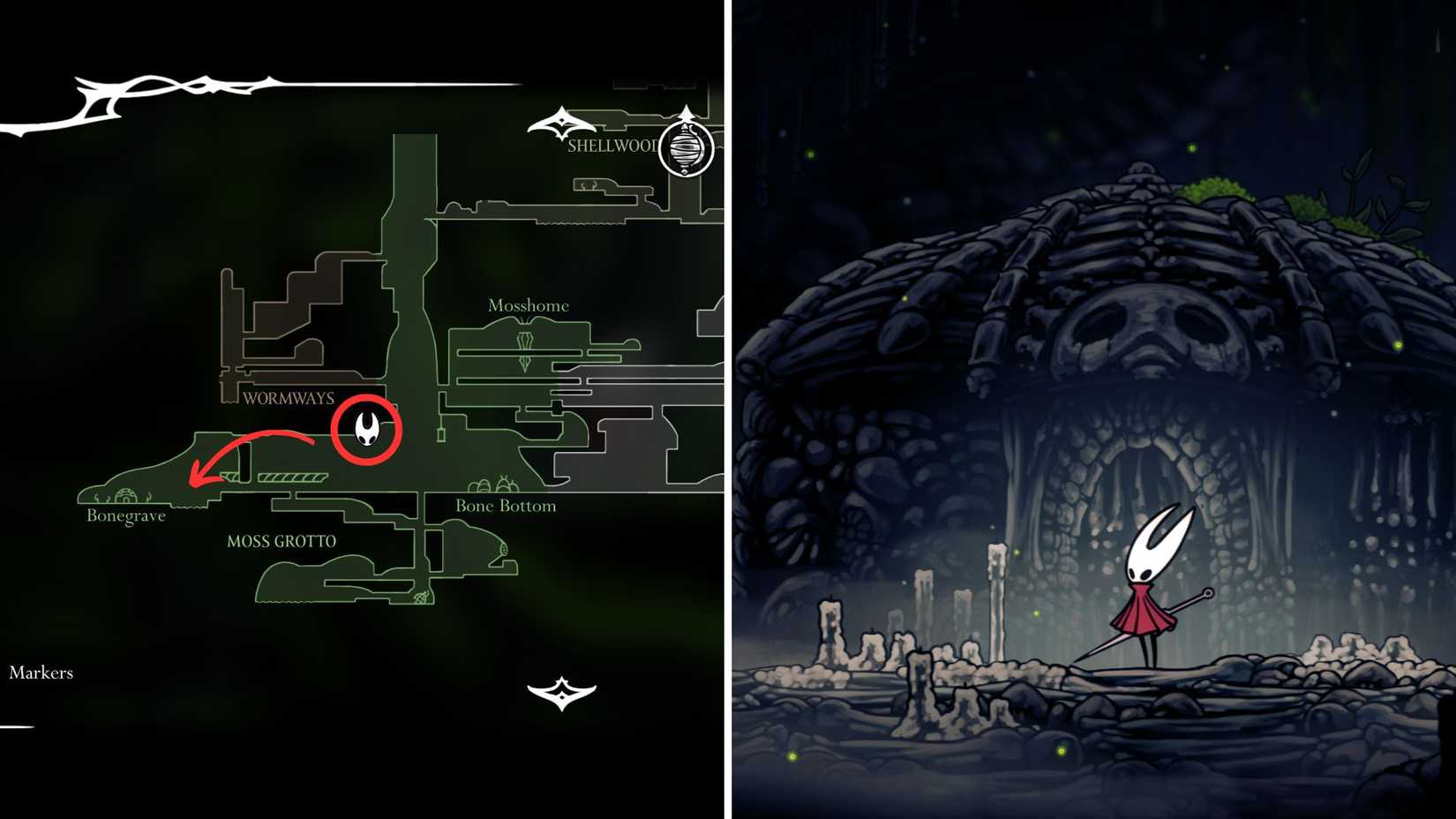The width and height of the screenshot is (1456, 819).
Task: Click the green firefly dot near Hornet
Action: (1035, 613)
